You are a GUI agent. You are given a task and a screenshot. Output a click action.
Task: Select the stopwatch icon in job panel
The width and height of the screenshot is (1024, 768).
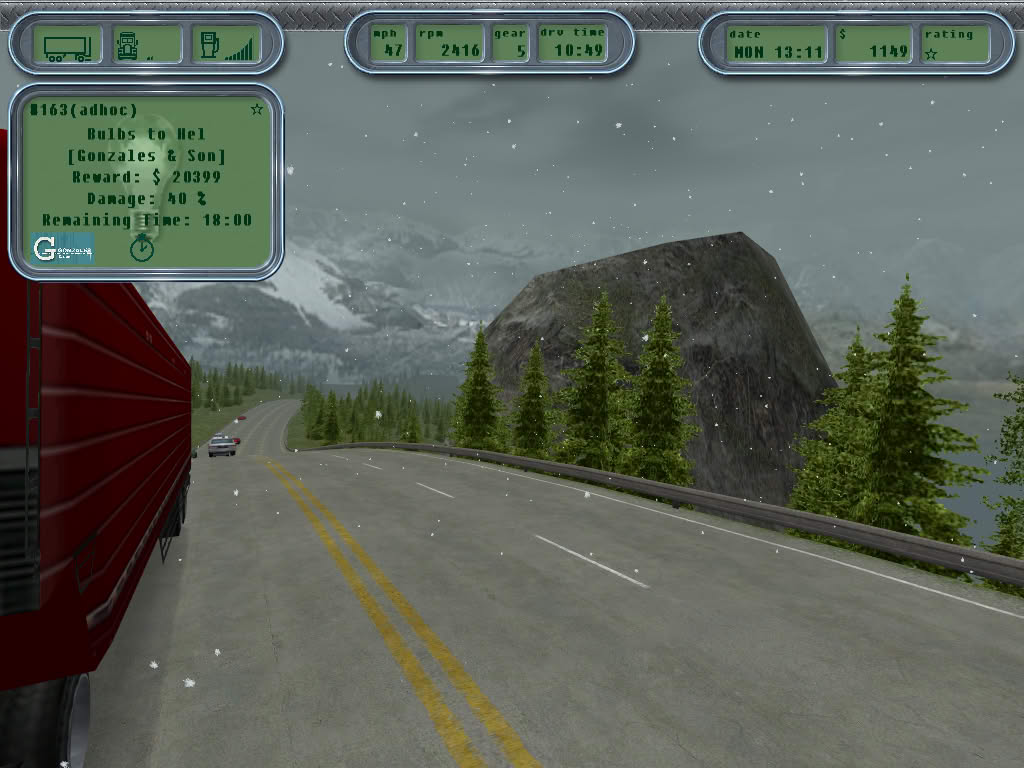142,247
